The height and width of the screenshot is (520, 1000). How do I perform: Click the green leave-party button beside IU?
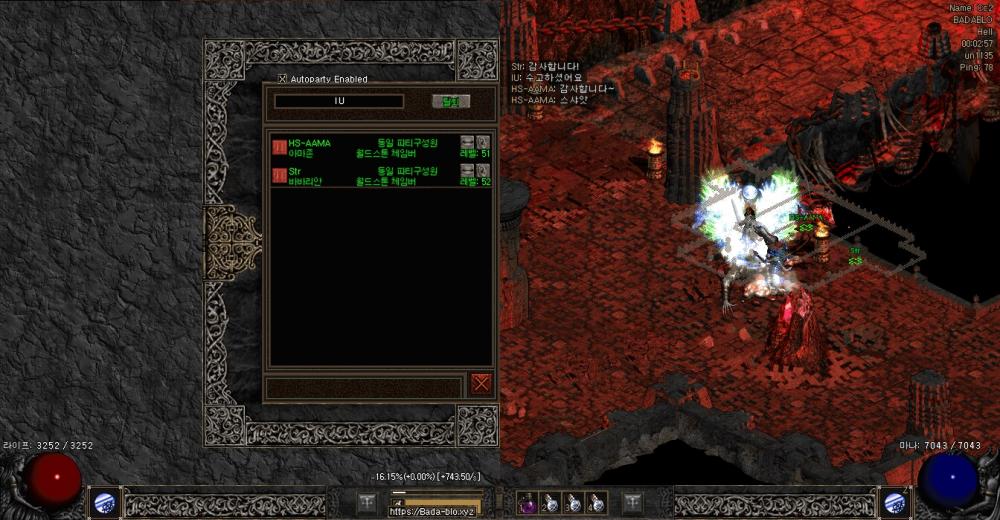point(450,101)
